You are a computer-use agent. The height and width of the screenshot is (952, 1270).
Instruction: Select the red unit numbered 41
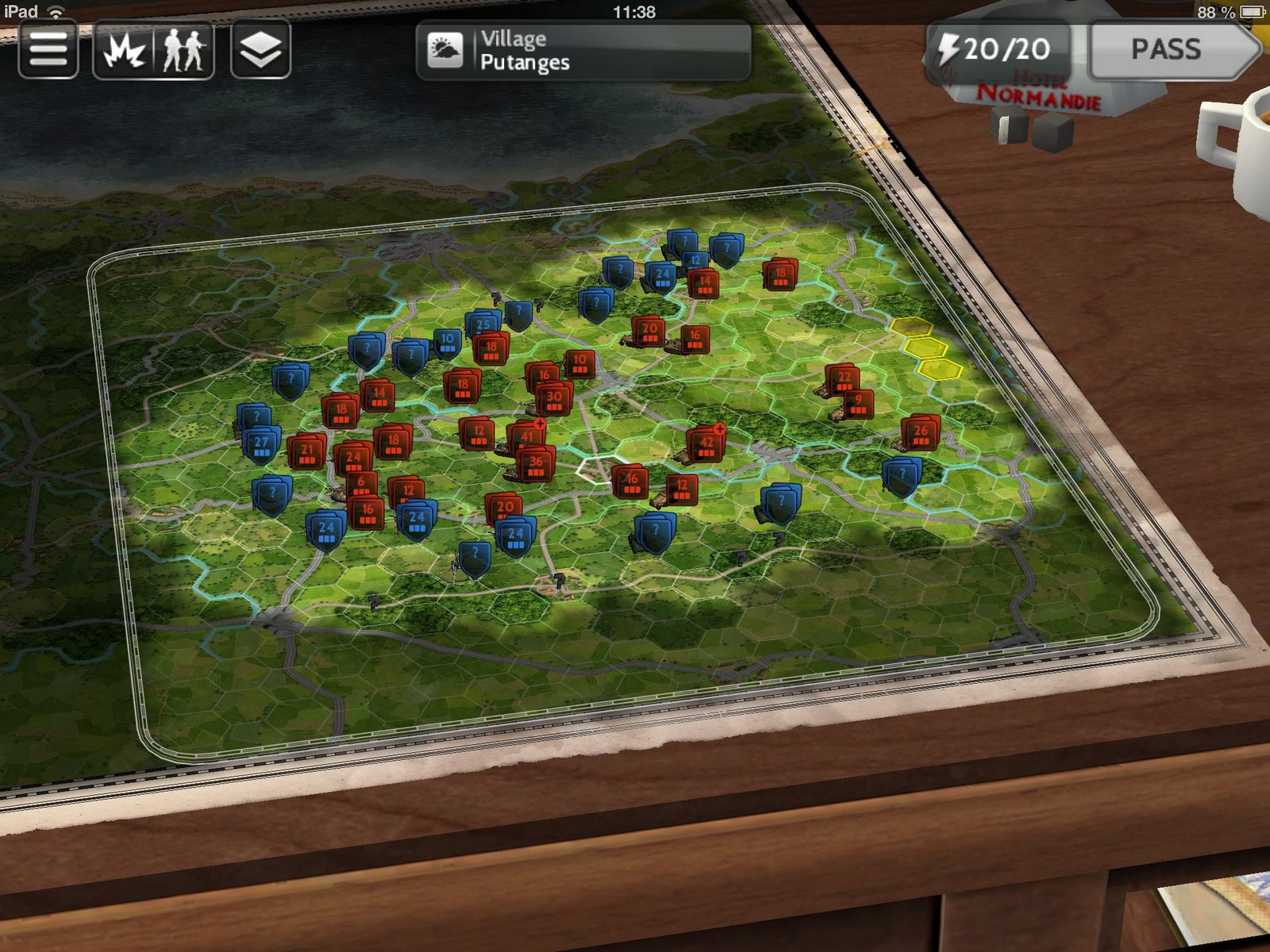click(525, 437)
